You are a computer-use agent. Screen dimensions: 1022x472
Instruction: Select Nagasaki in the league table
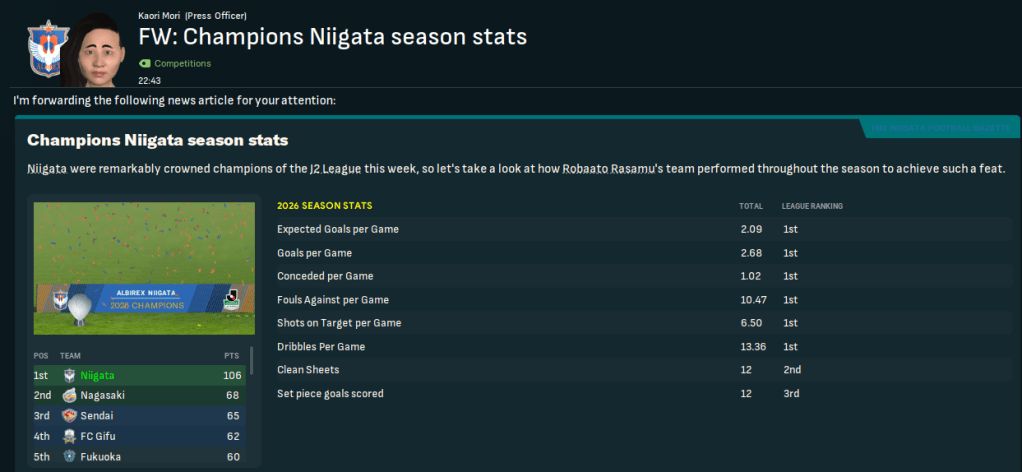tap(104, 396)
